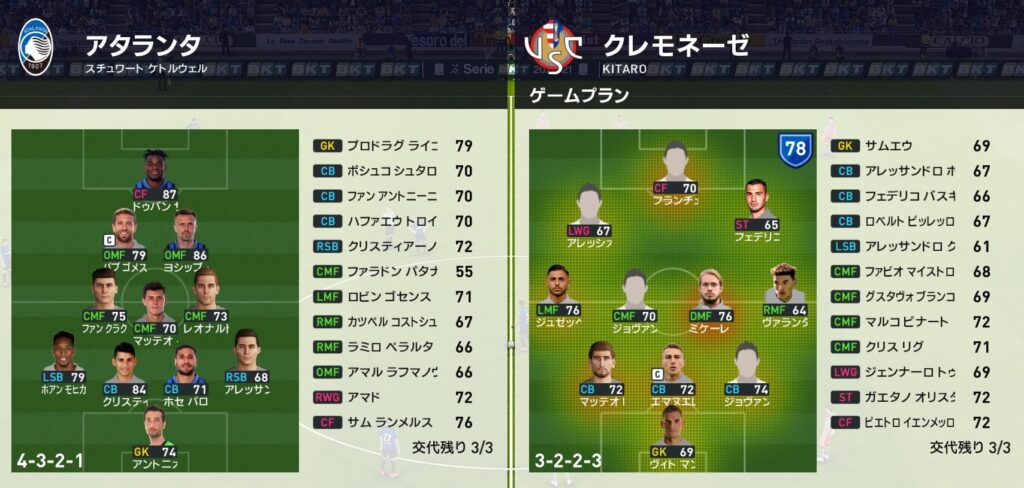The image size is (1024, 488).
Task: Choose RWG アマド in the substitutes list
Action: pyautogui.click(x=392, y=398)
